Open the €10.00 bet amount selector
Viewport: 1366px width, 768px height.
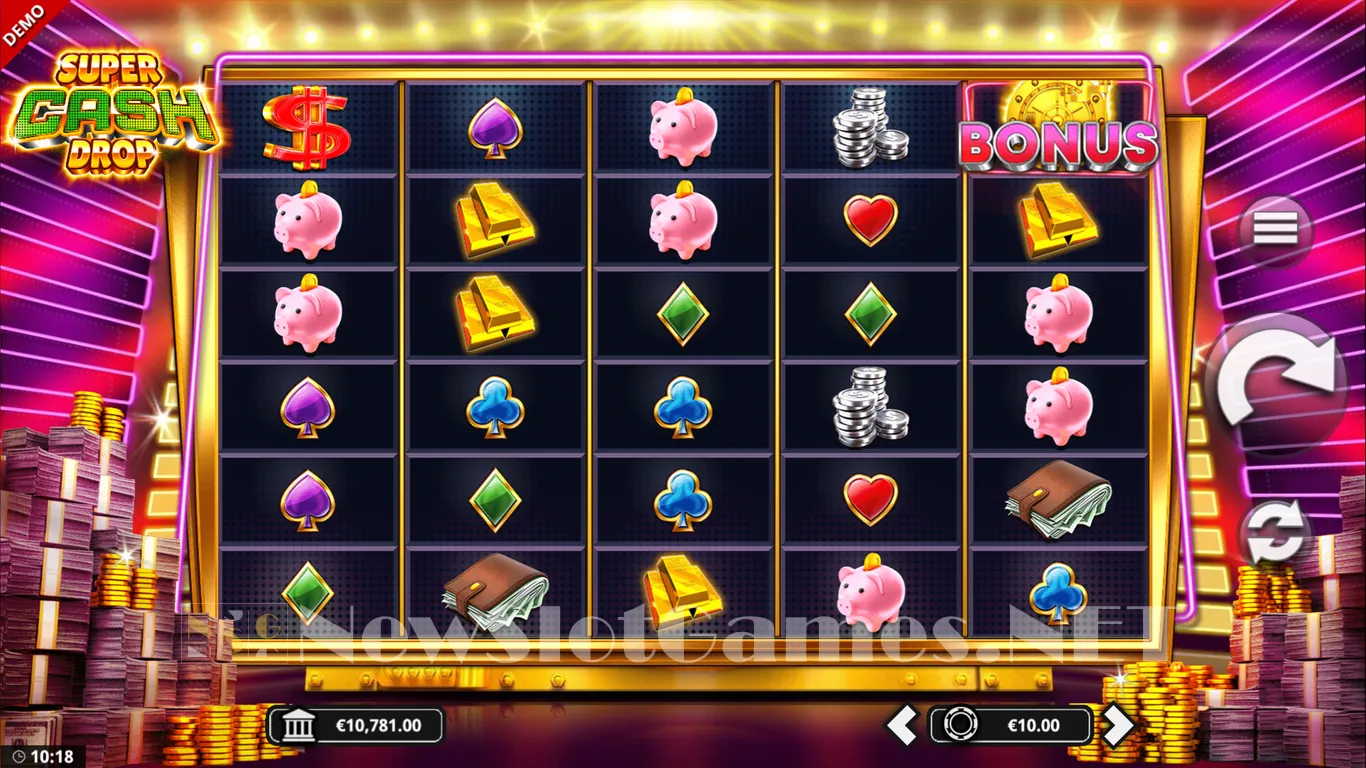(1010, 725)
